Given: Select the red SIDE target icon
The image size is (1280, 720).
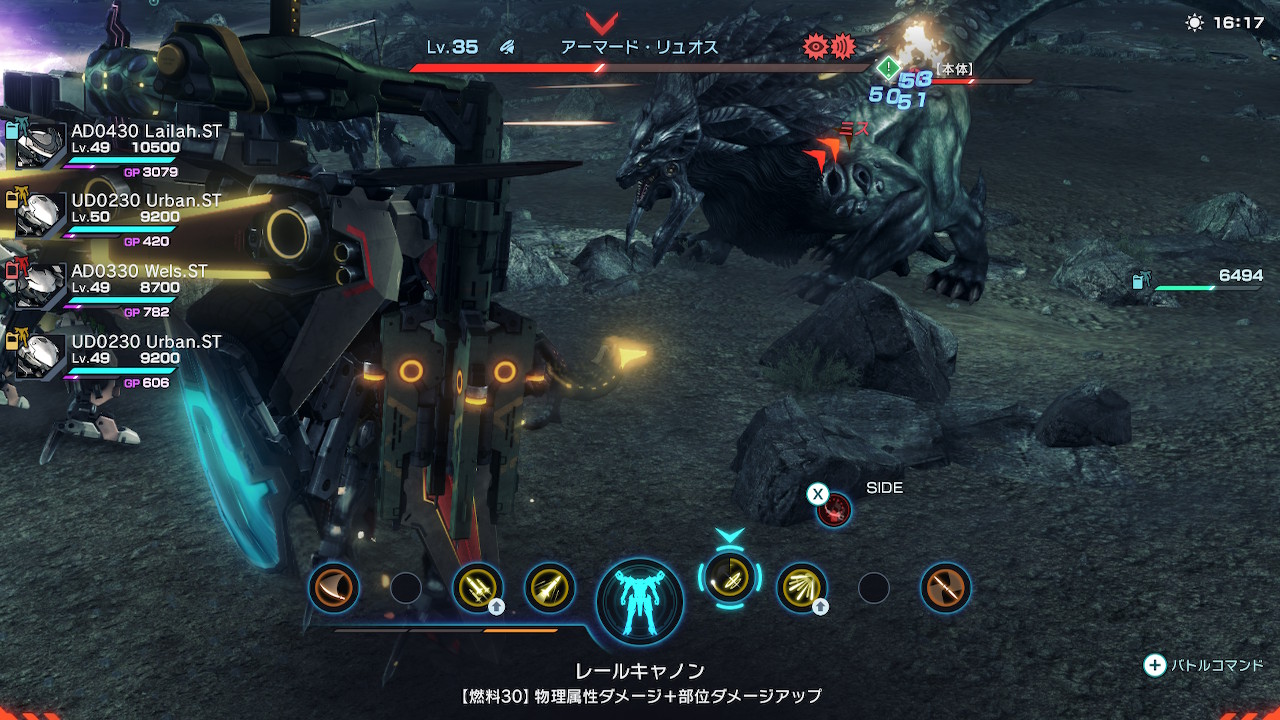Looking at the screenshot, I should coord(834,510).
